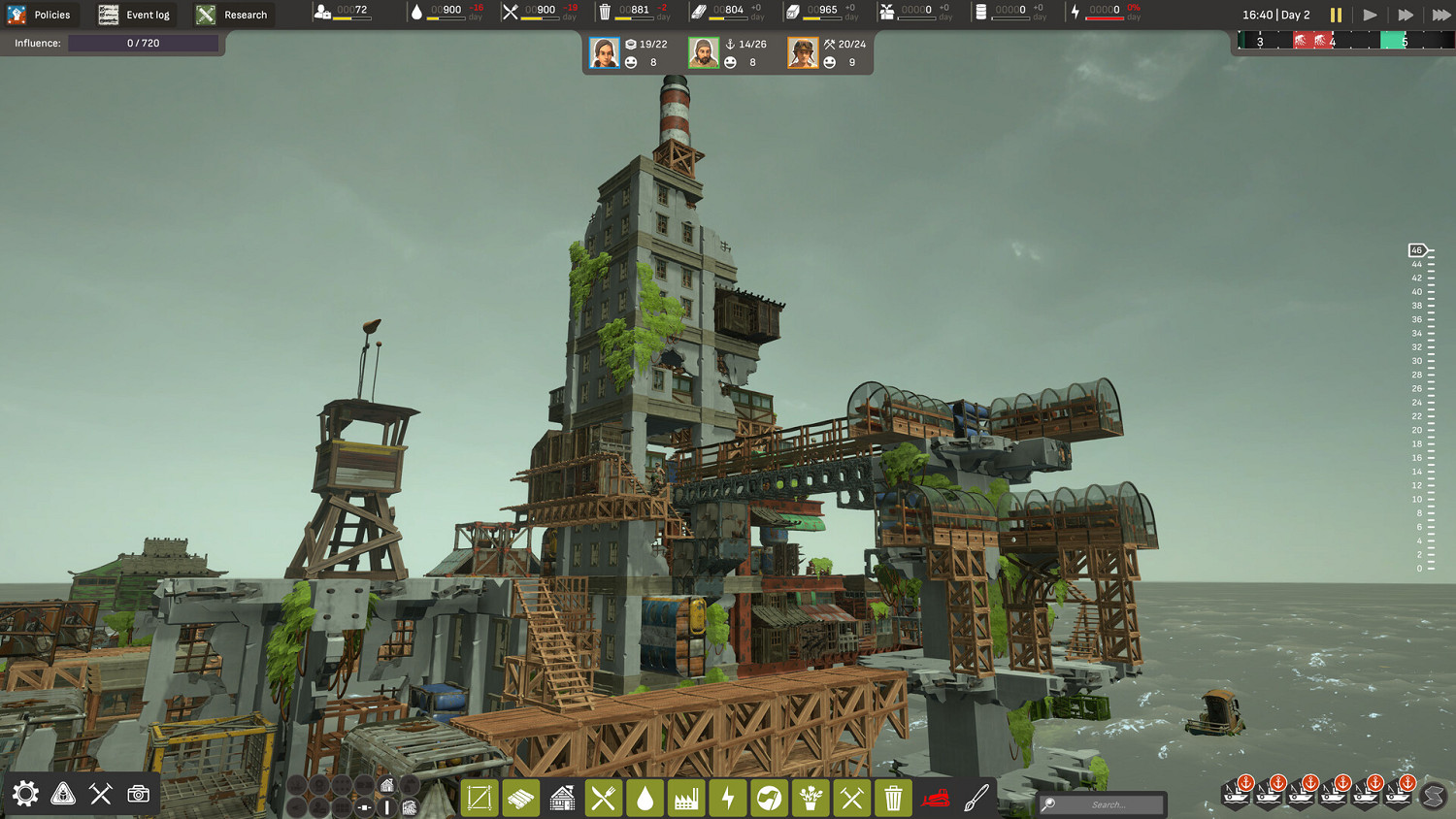The image size is (1456, 819).
Task: Open the housing construction category
Action: [562, 798]
